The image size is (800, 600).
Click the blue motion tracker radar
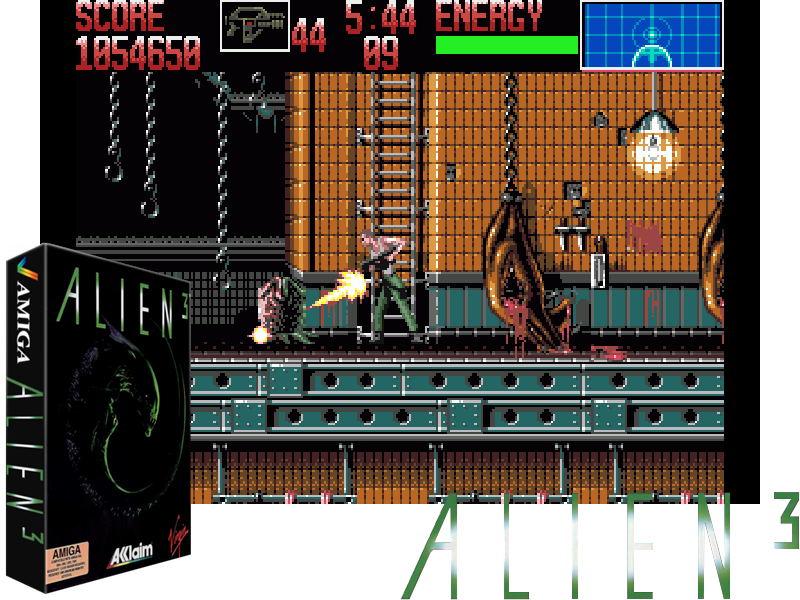click(x=651, y=35)
